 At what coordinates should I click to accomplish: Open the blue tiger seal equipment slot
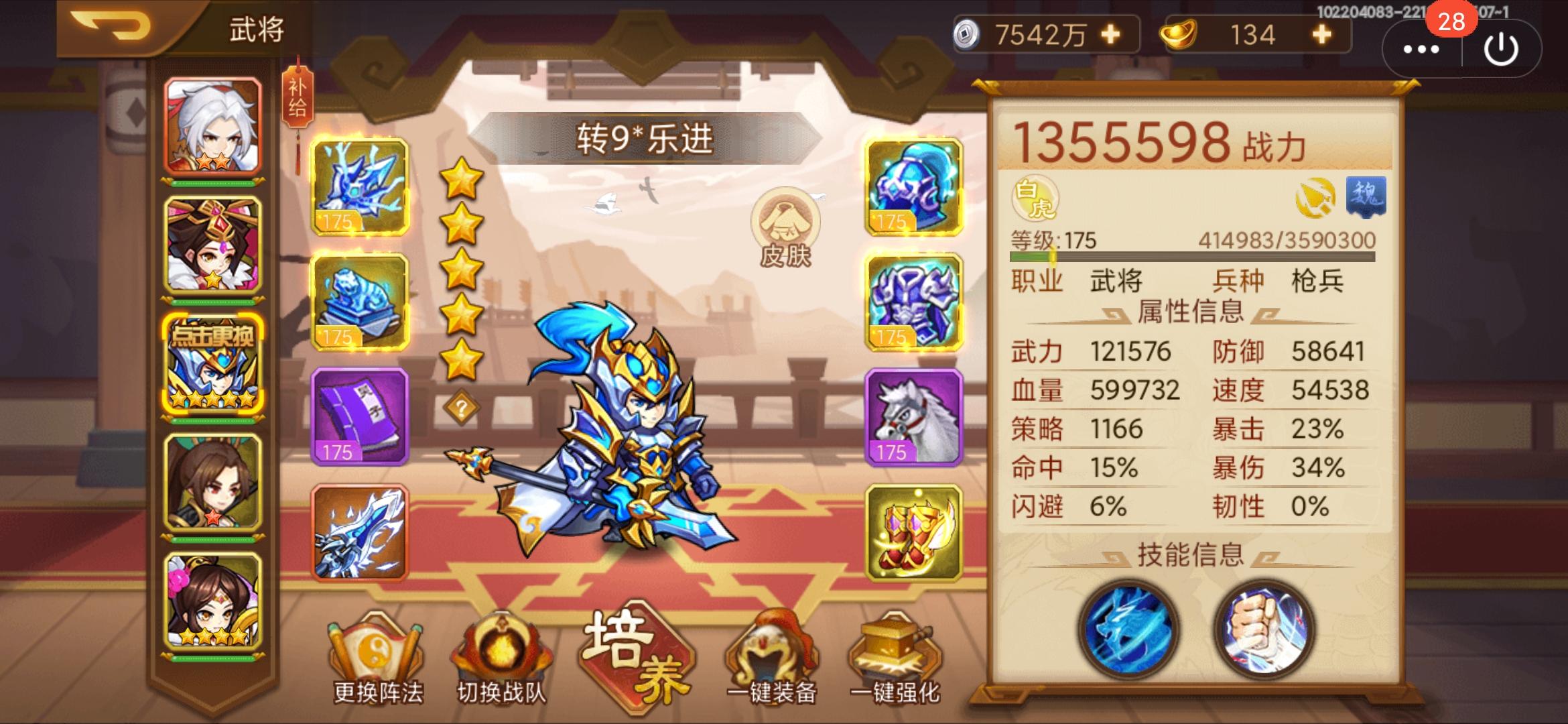tap(361, 303)
